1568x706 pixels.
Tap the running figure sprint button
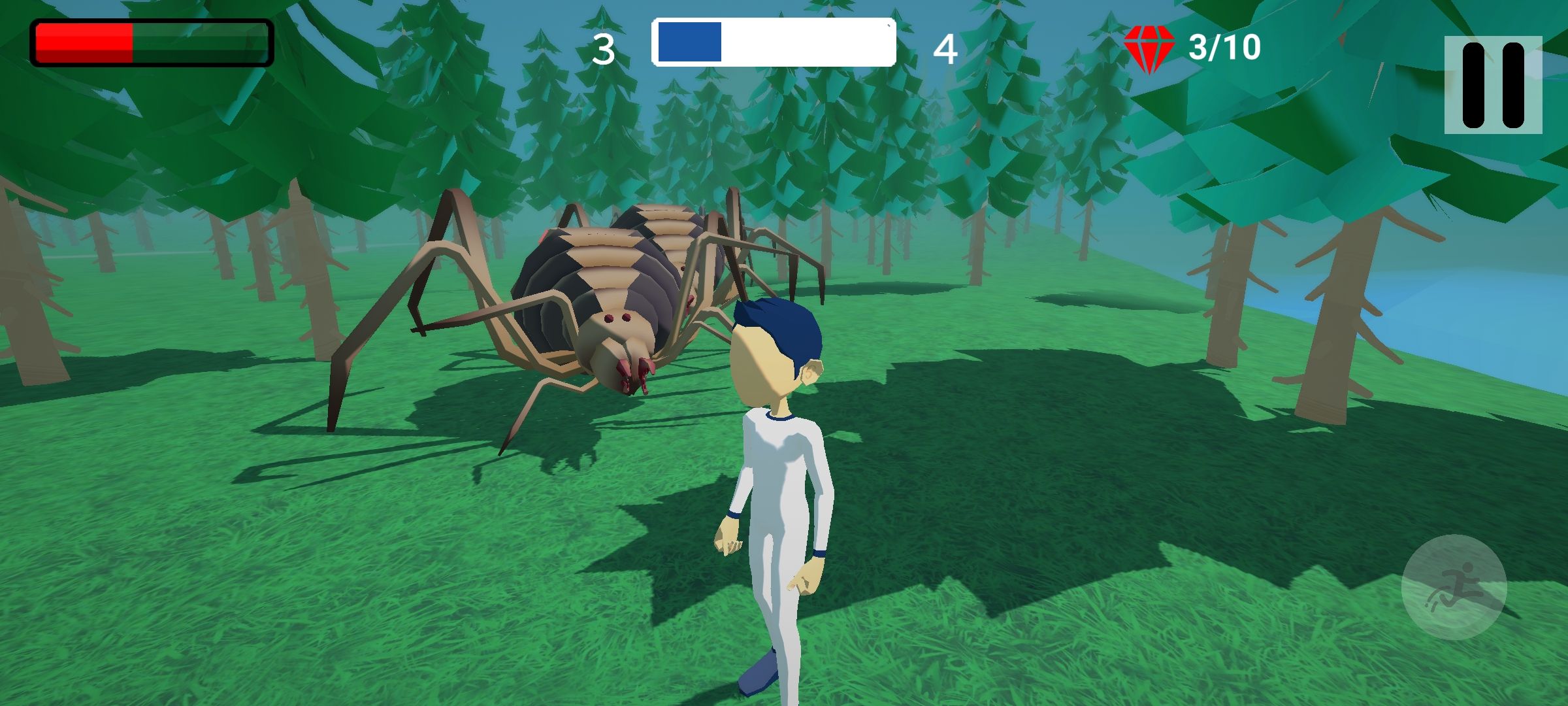(1454, 586)
